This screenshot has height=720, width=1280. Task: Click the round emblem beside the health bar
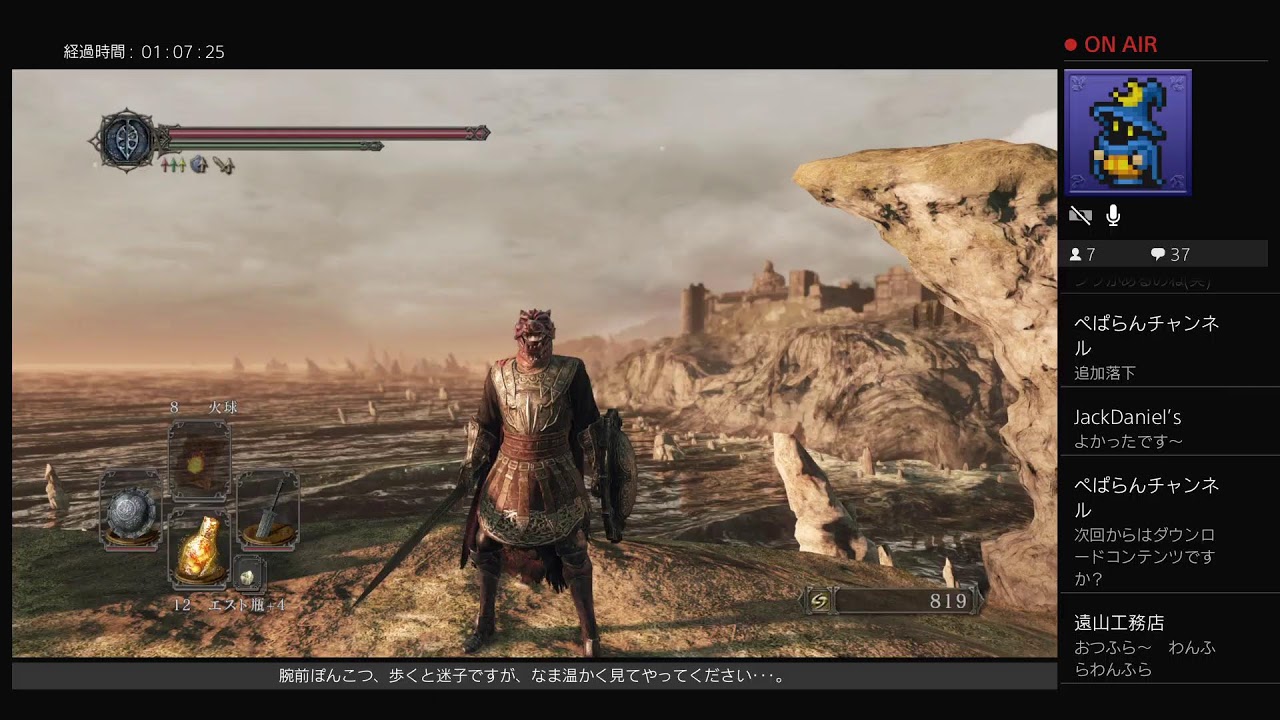point(127,140)
